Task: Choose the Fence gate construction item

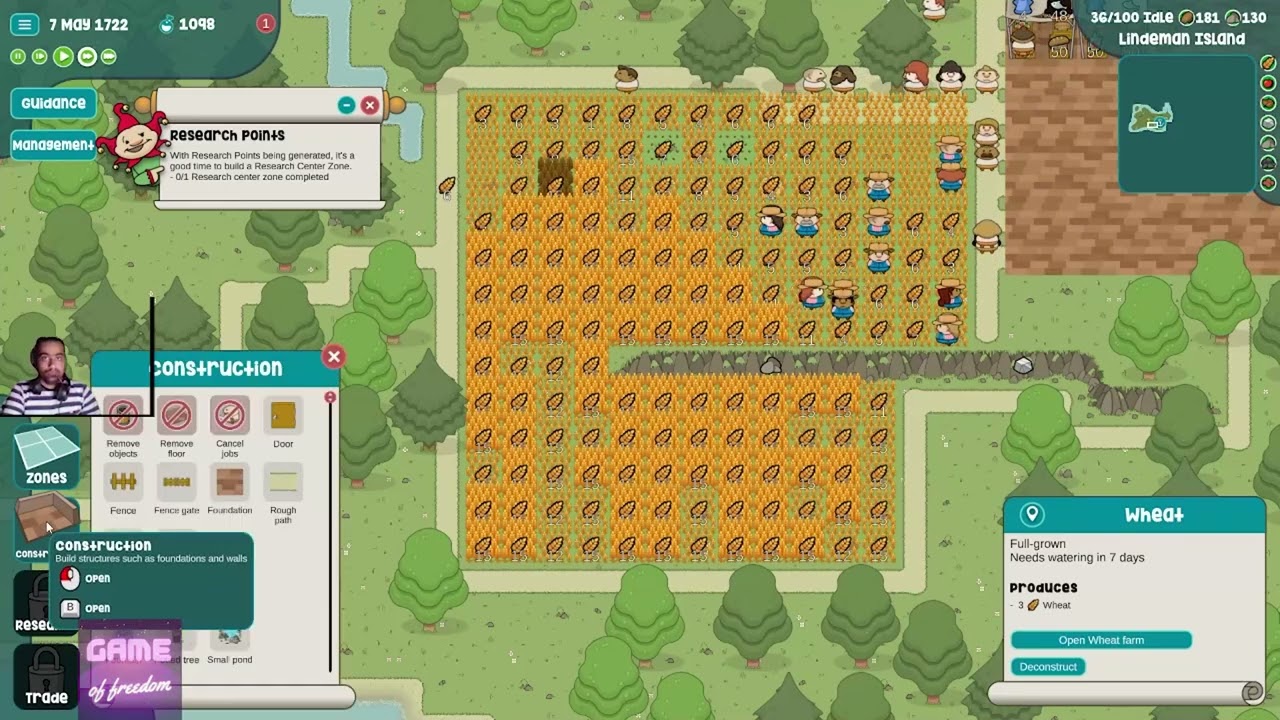Action: (176, 483)
